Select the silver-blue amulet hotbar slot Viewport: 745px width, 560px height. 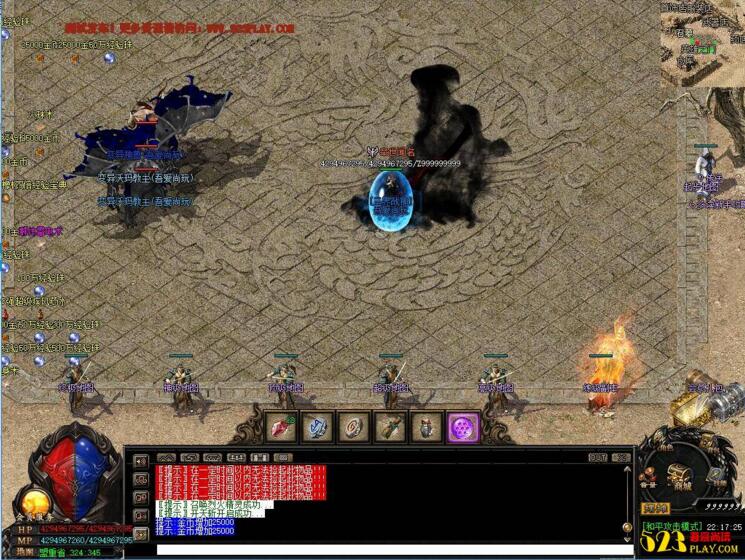pyautogui.click(x=317, y=427)
